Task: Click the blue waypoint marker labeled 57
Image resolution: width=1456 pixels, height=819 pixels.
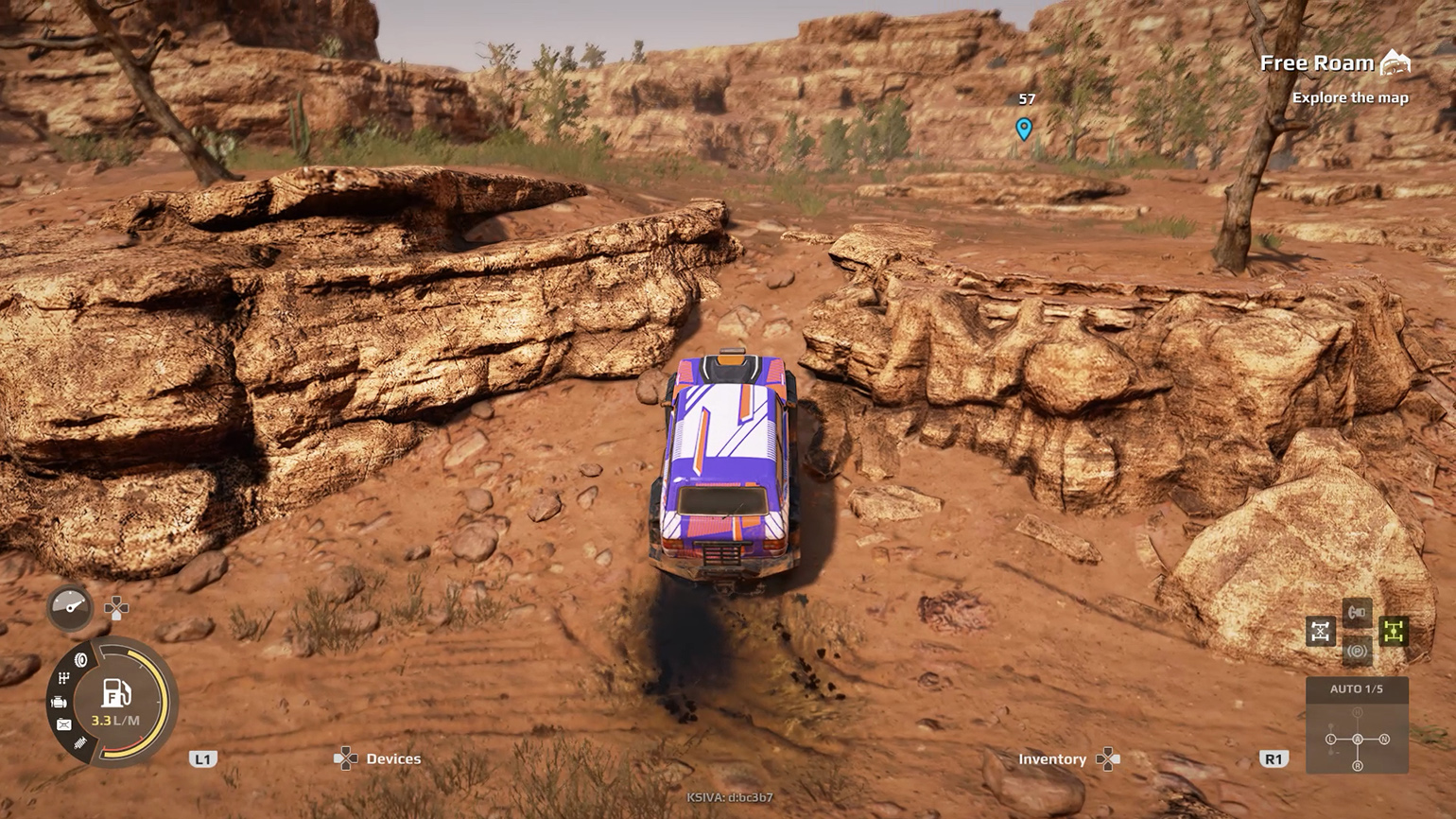Action: click(1025, 126)
